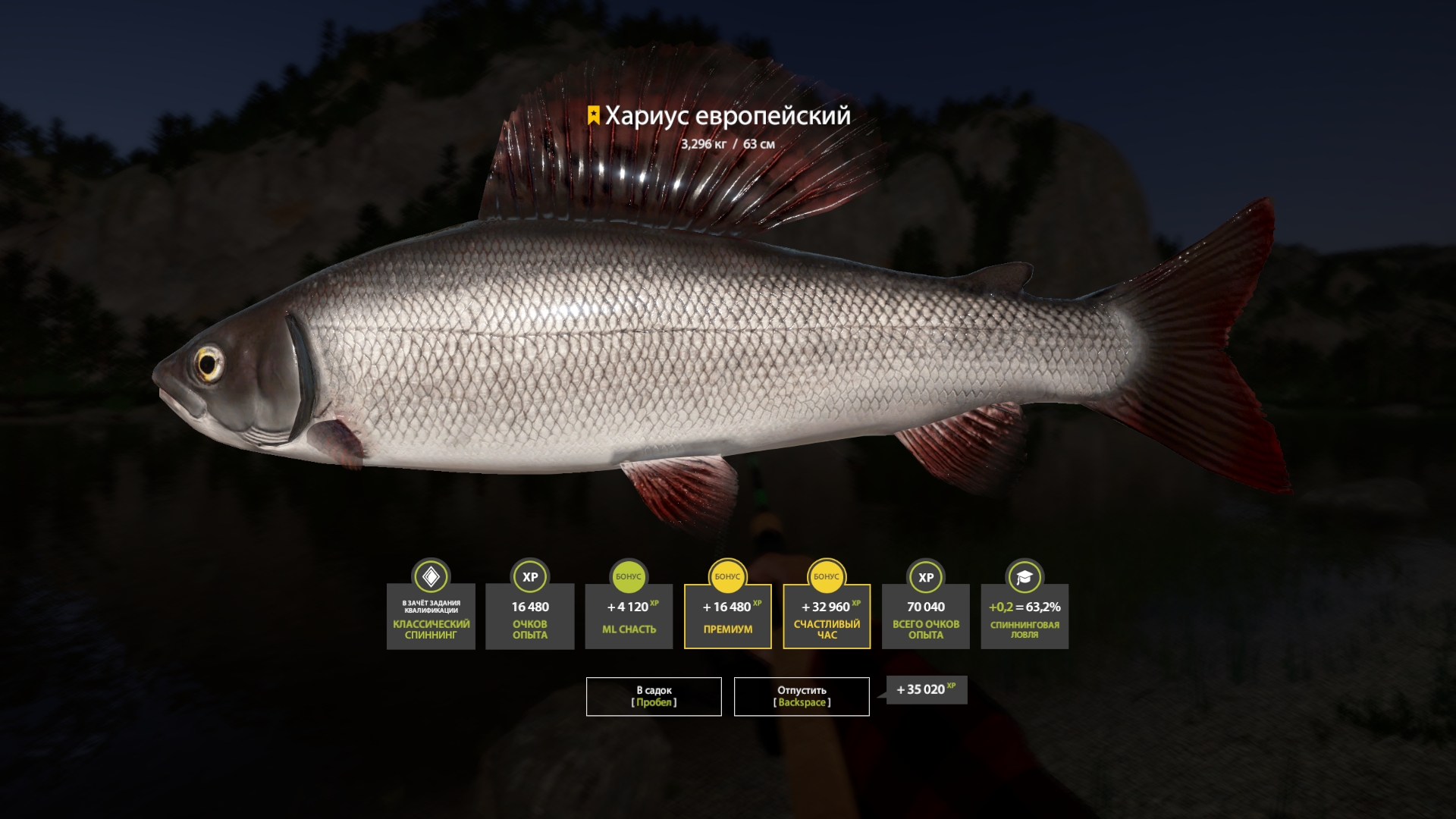1456x819 pixels.
Task: Click the Очков опыта panel
Action: [x=529, y=618]
